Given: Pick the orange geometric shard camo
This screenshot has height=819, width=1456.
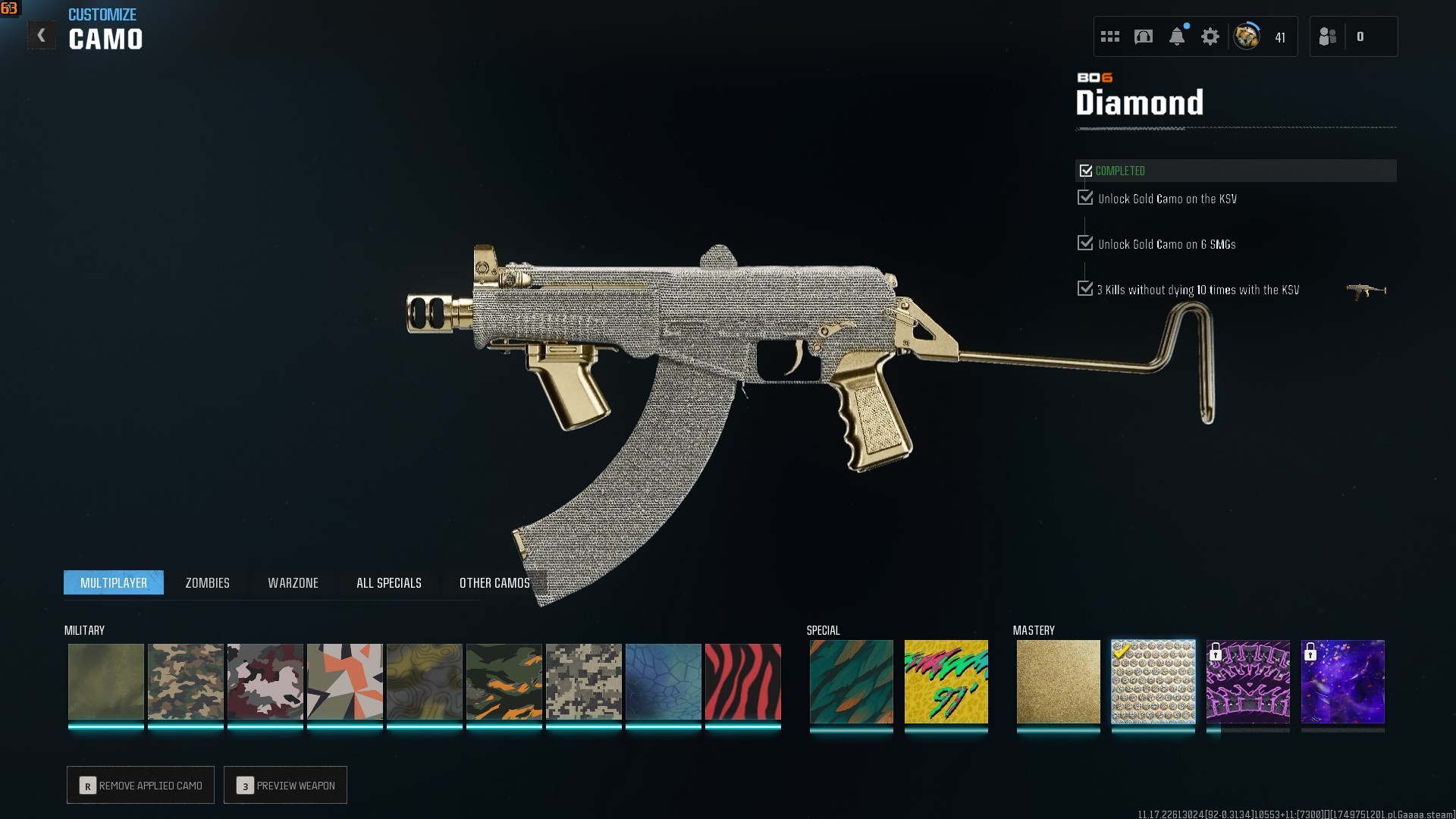Looking at the screenshot, I should 344,682.
